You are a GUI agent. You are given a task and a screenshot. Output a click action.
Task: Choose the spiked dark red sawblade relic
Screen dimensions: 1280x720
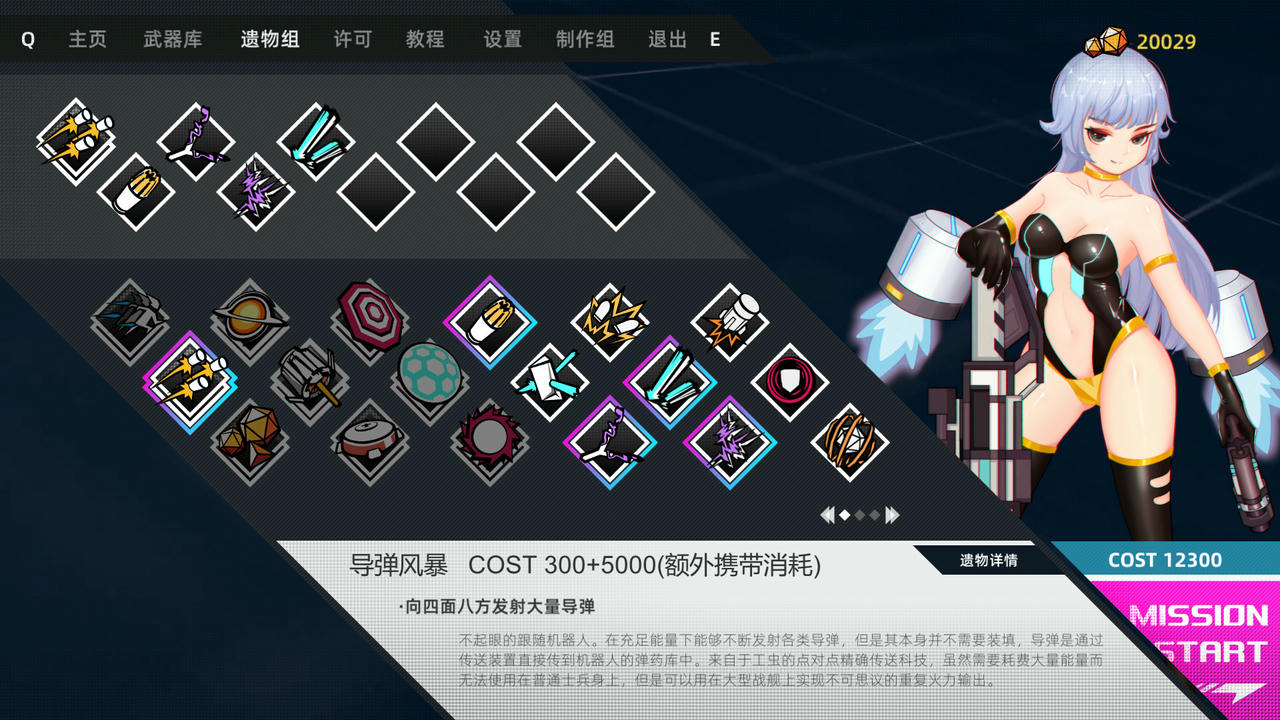pos(490,436)
